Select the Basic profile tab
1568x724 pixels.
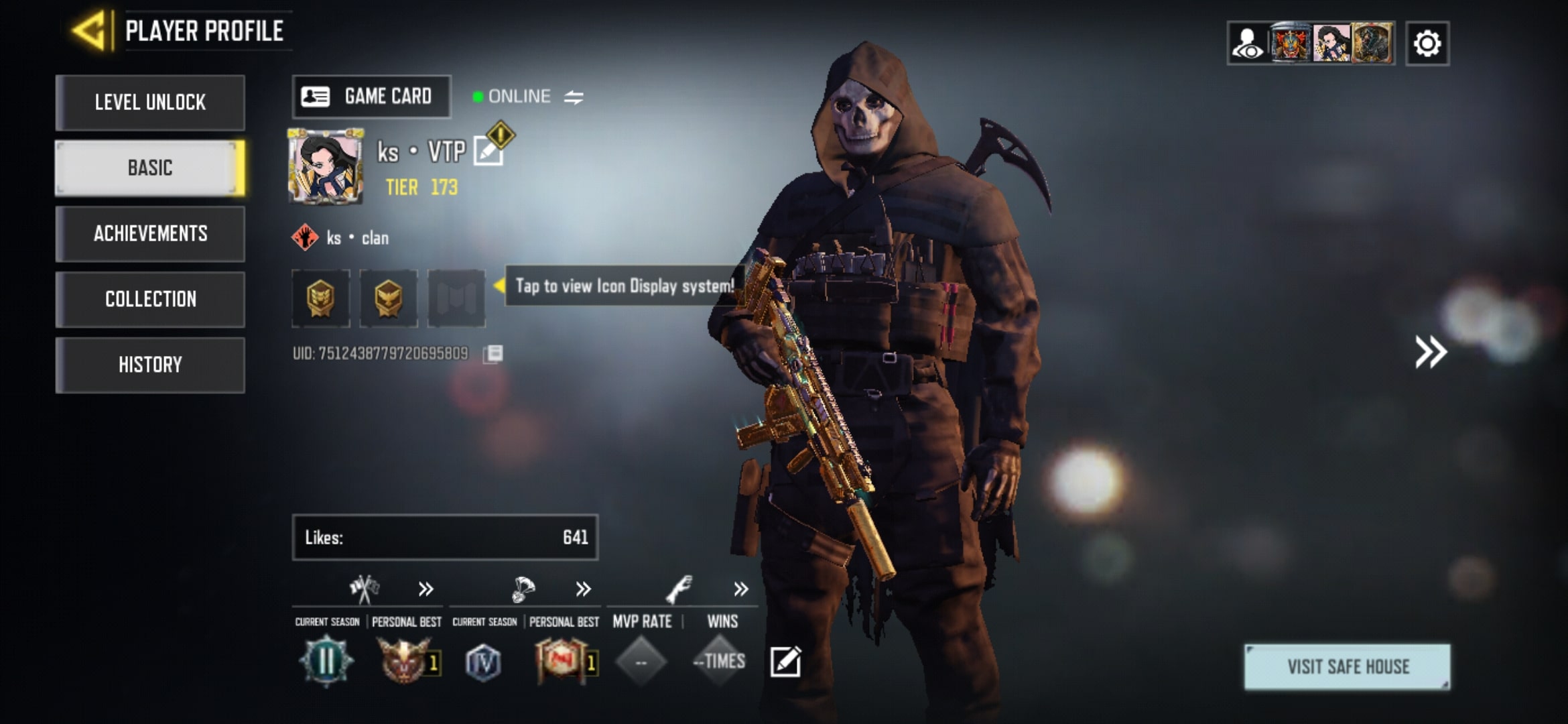pyautogui.click(x=150, y=168)
